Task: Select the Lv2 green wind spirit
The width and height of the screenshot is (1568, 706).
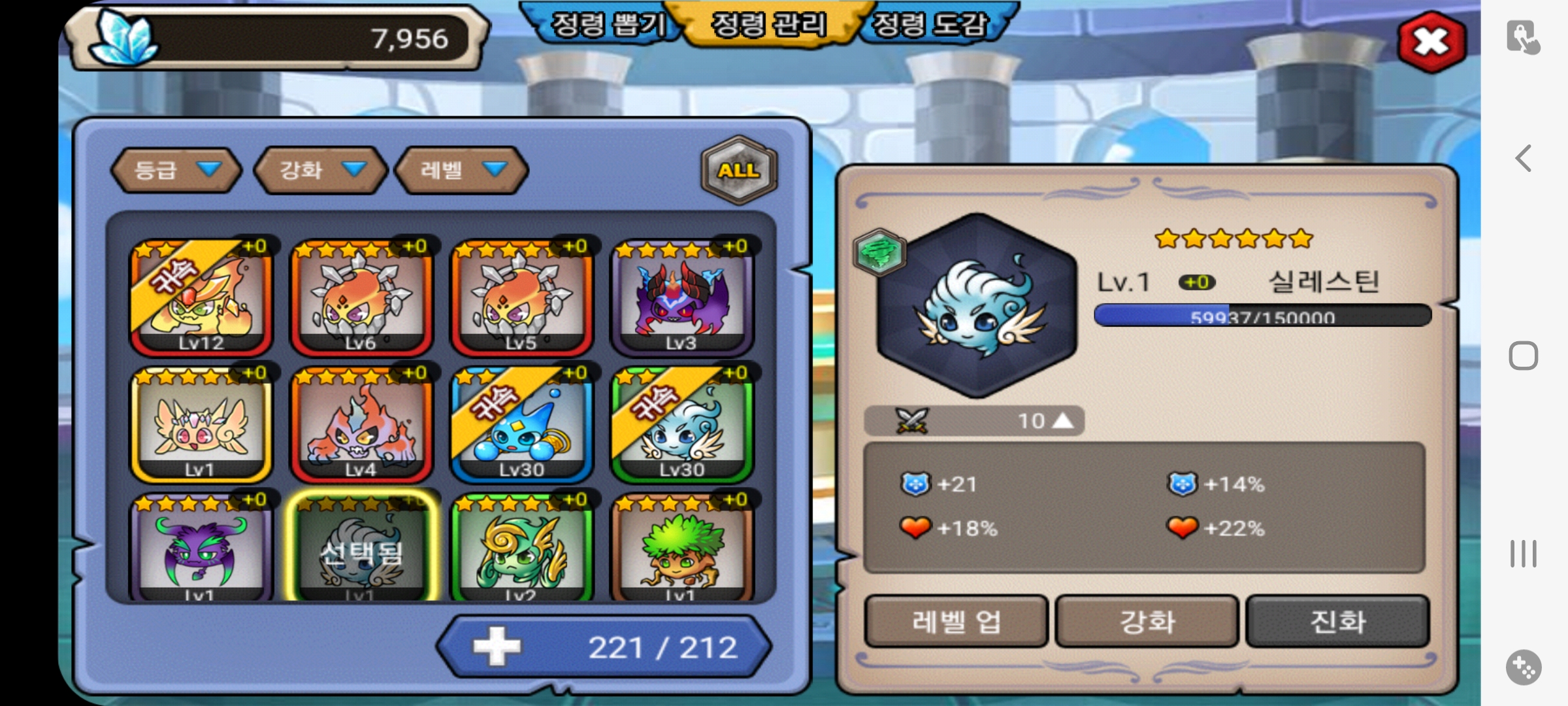Action: coord(522,549)
